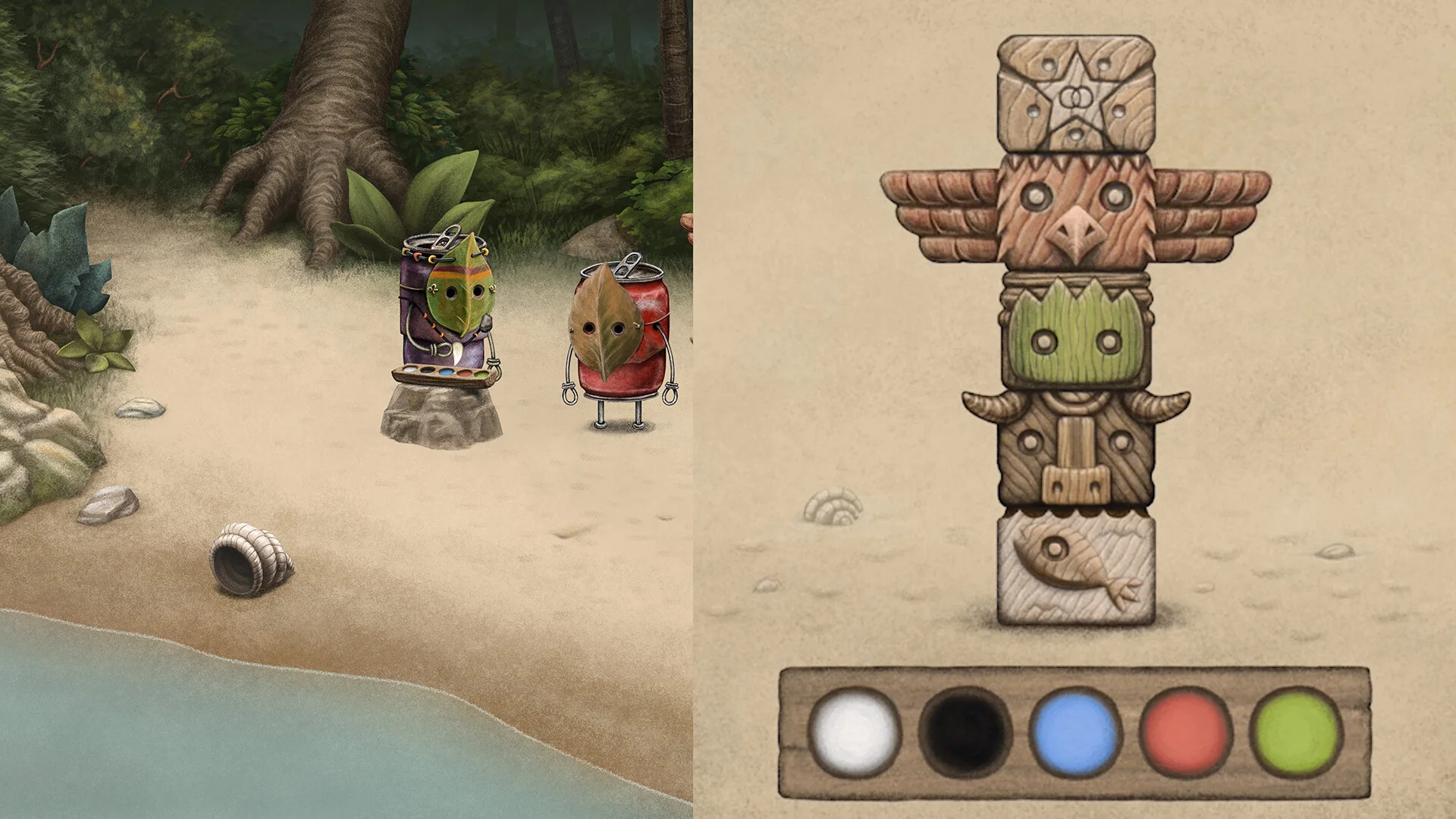Select the black paint color
This screenshot has width=1456, height=819.
[x=965, y=733]
